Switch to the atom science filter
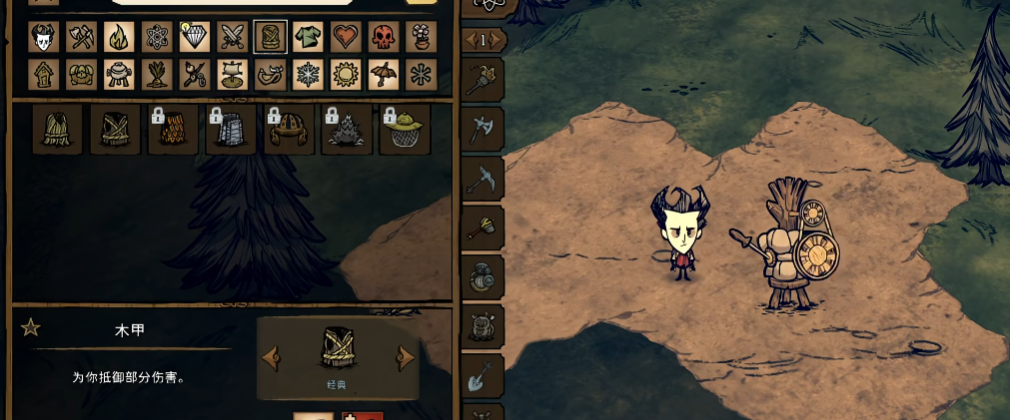Viewport: 1010px width, 420px height. point(157,38)
